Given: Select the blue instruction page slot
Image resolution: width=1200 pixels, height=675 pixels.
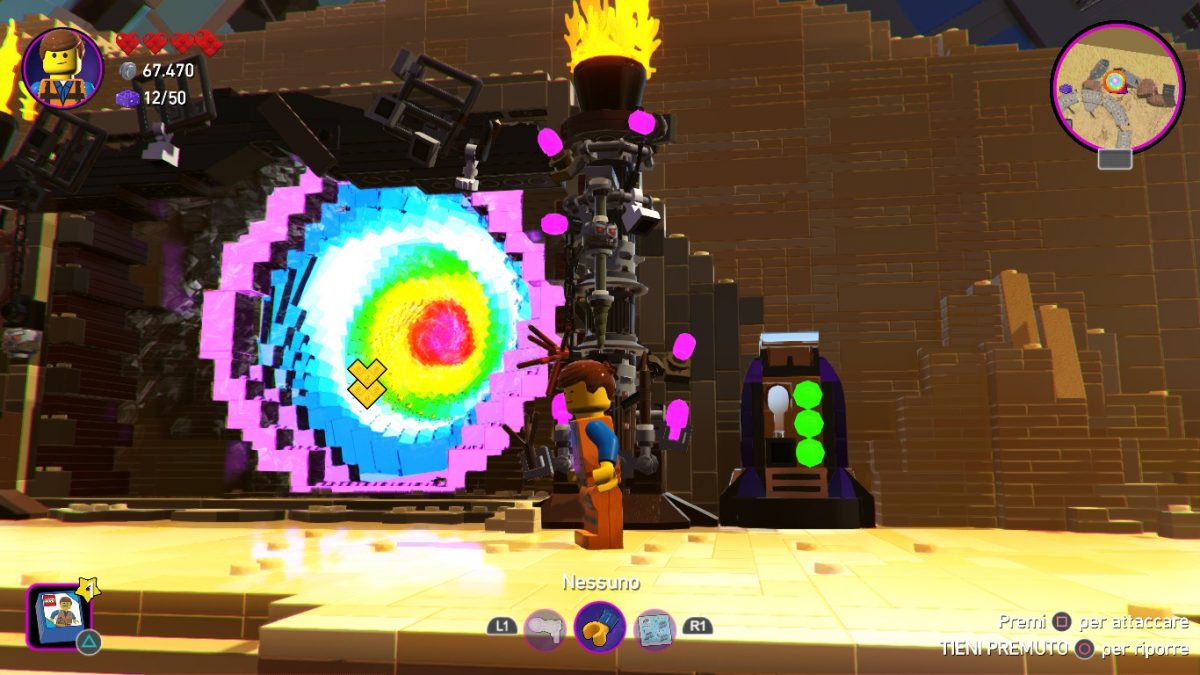Looking at the screenshot, I should [x=655, y=629].
